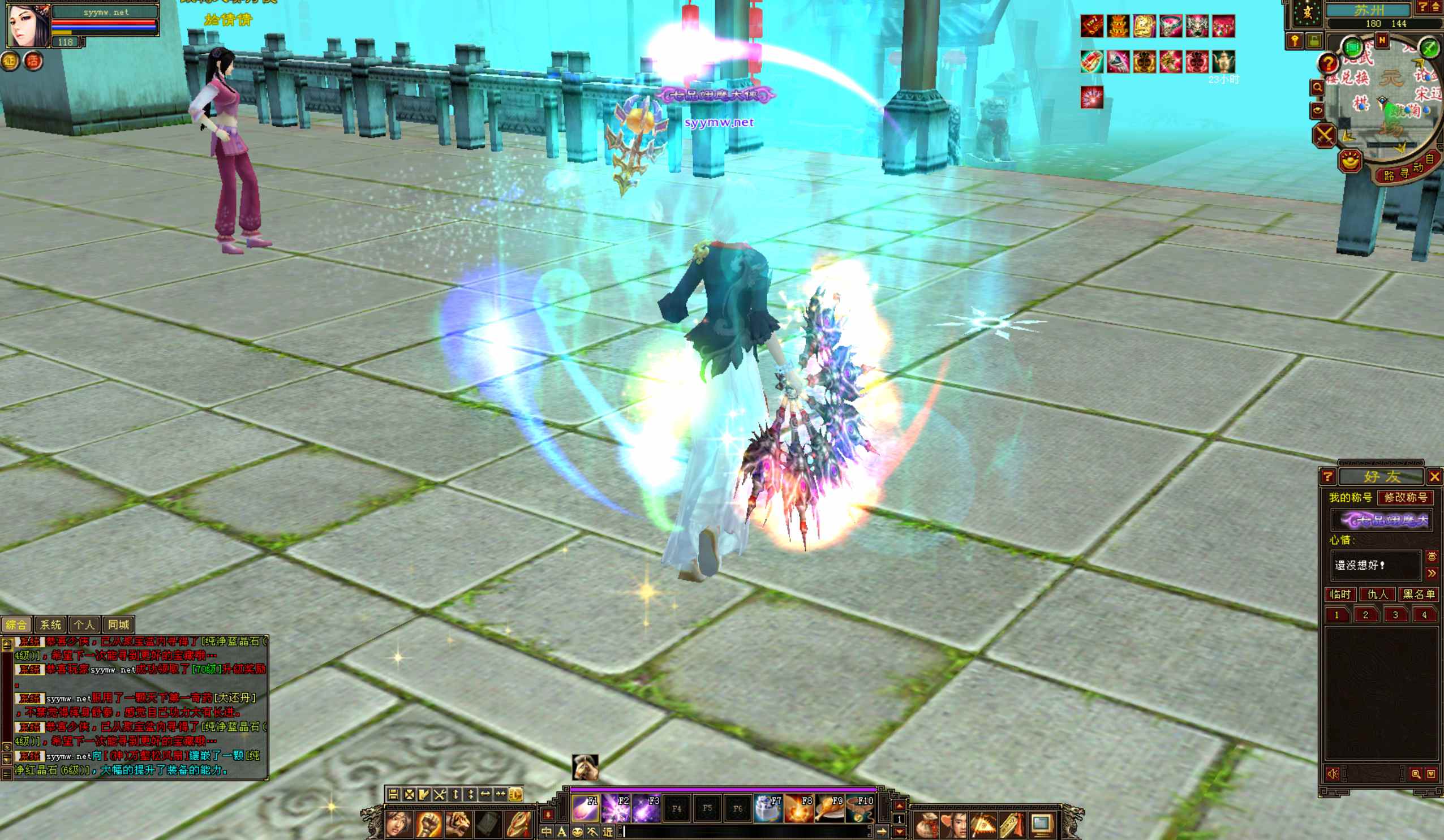Viewport: 1444px width, 840px height.
Task: Click the player portrait in the corner
Action: pos(28,26)
